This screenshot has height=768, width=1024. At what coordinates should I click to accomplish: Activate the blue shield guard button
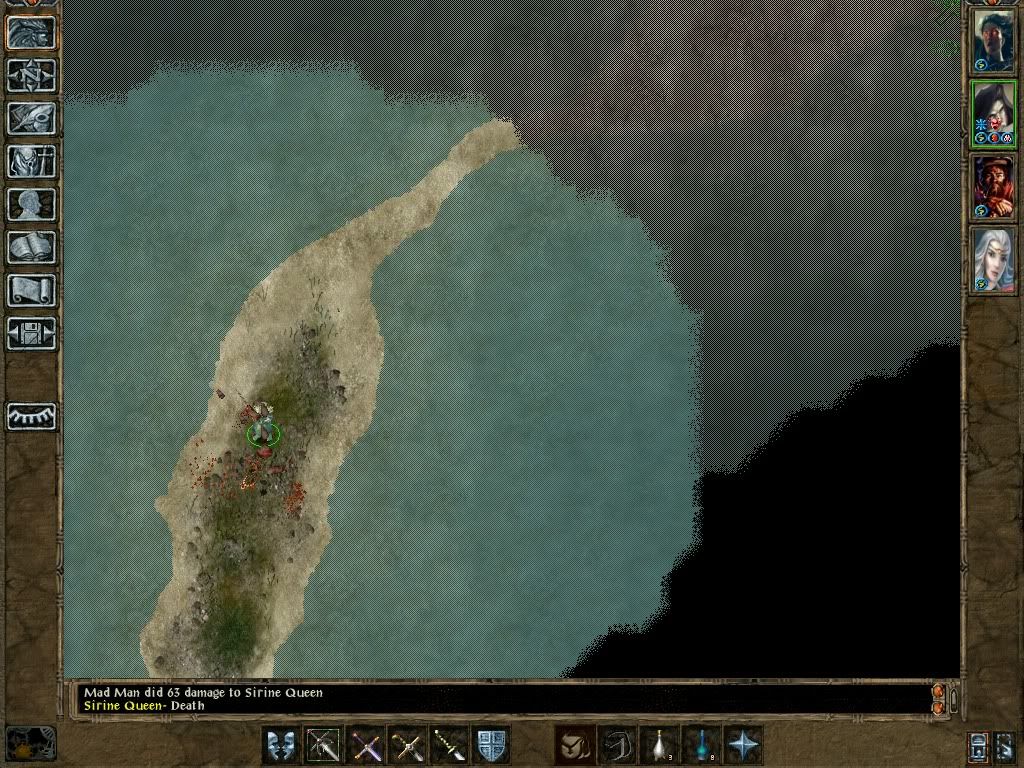pos(491,745)
